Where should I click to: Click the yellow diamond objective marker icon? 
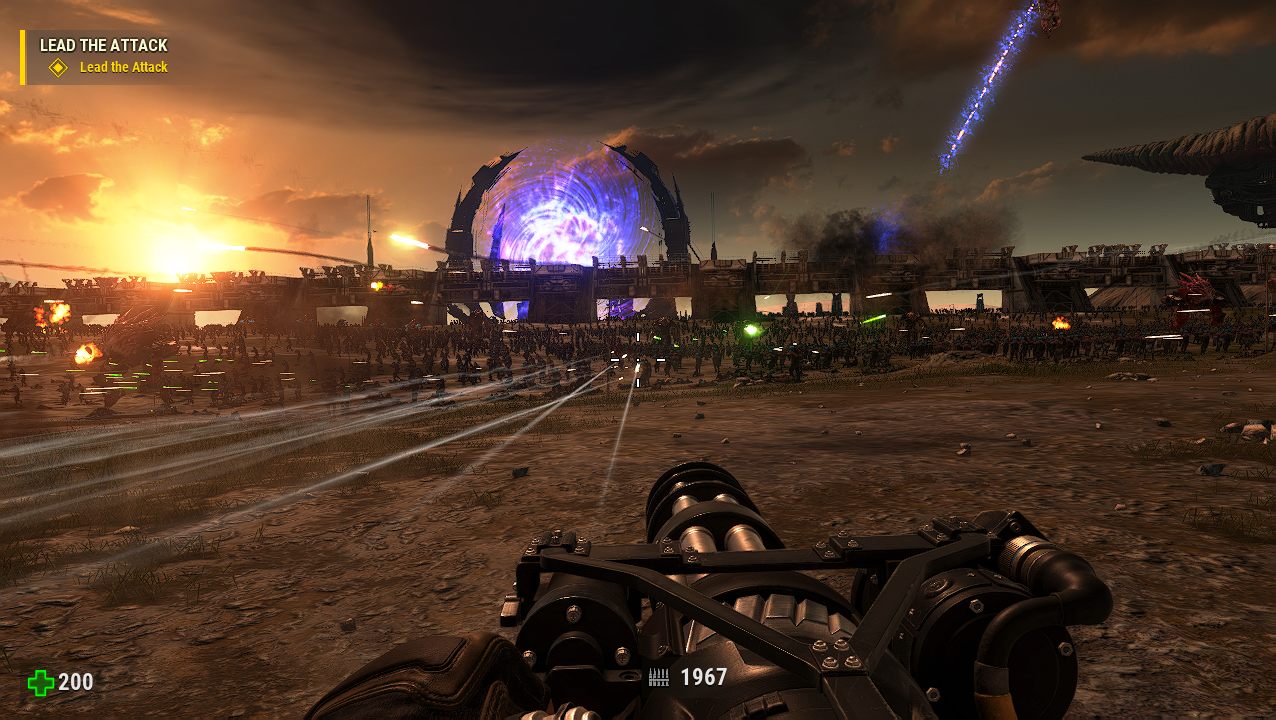click(58, 68)
